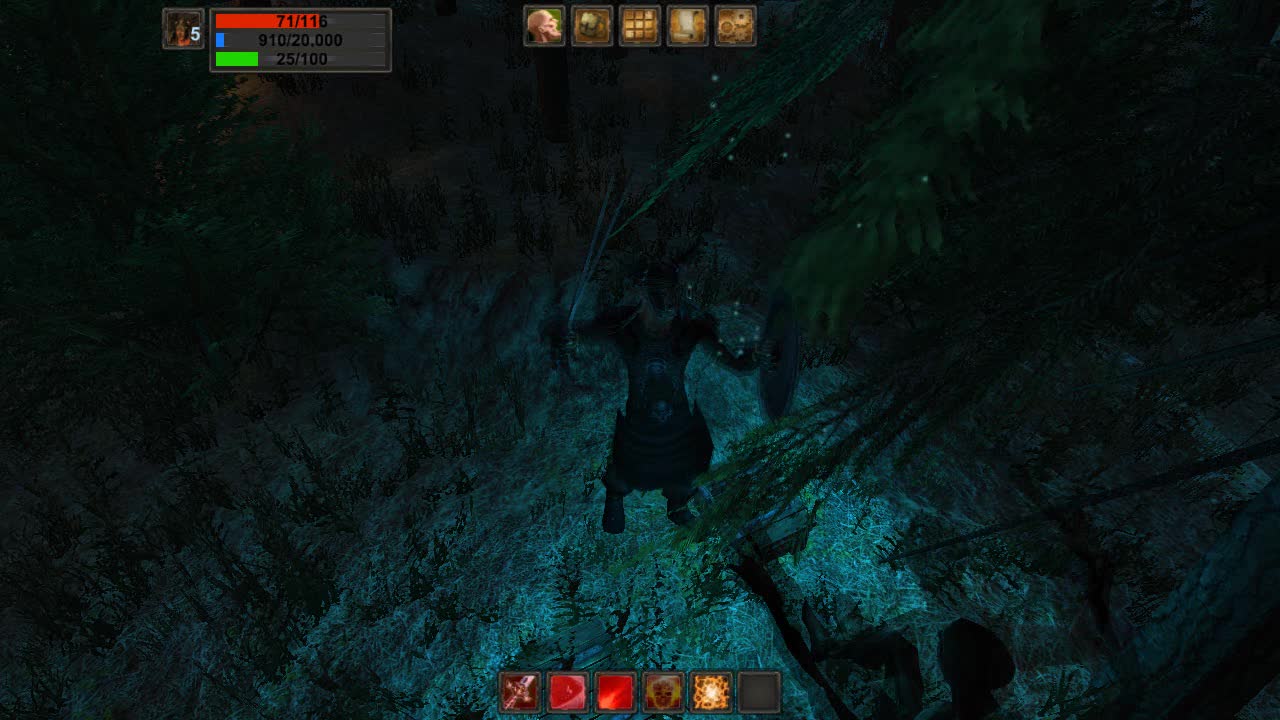Activate the red slash skill on hotbar
Viewport: 1280px width, 720px height.
point(617,692)
